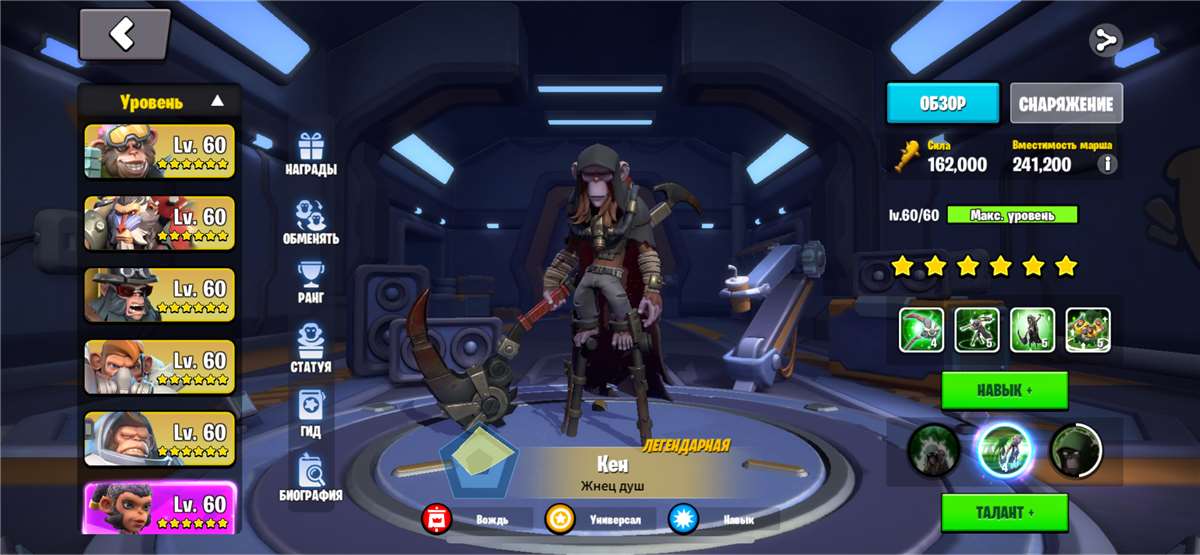Select the goggles-wearing monkey hero card

coord(160,150)
